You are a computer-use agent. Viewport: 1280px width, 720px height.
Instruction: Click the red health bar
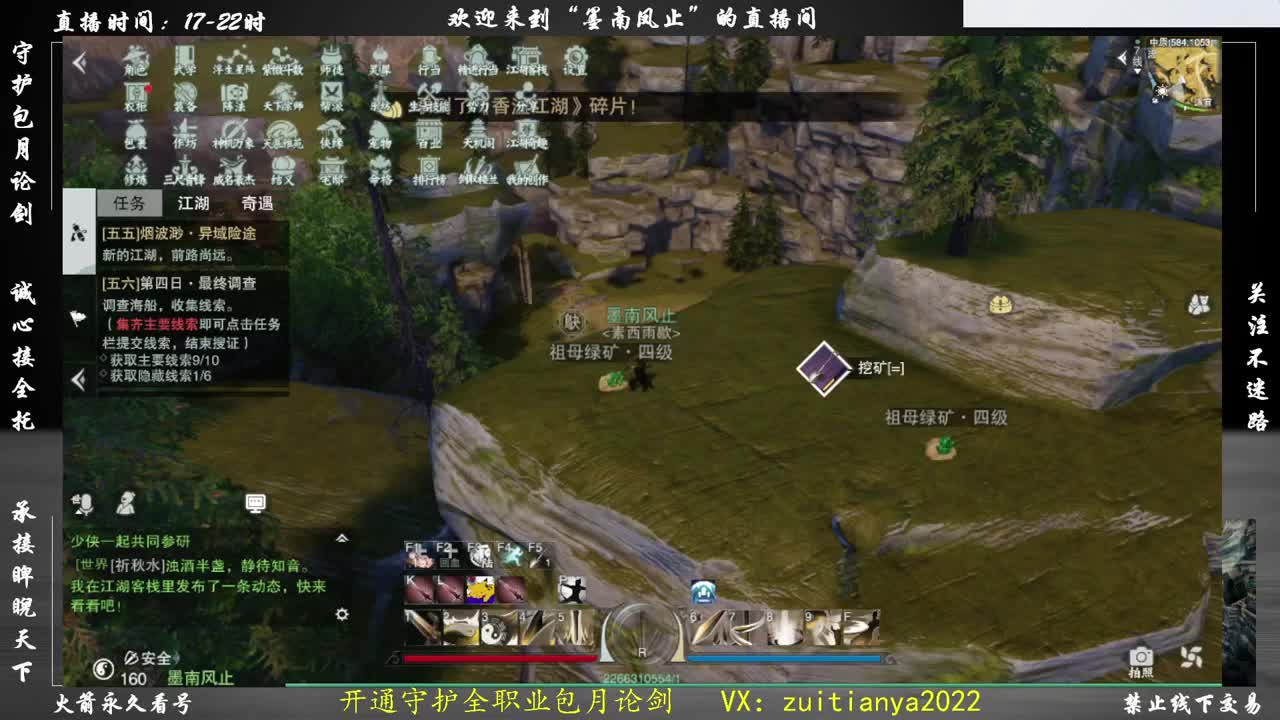click(500, 657)
